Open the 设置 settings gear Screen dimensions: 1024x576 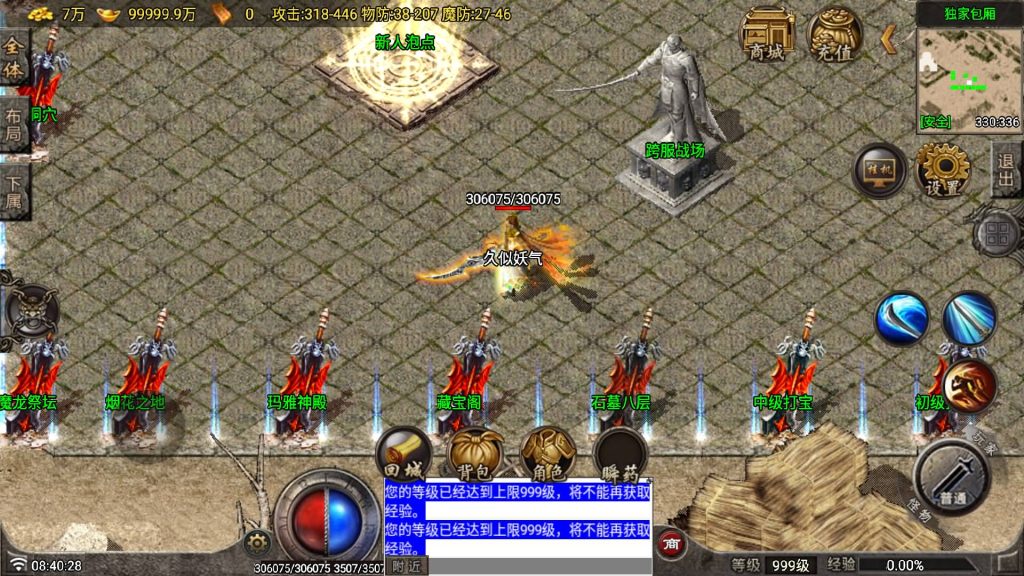[943, 171]
